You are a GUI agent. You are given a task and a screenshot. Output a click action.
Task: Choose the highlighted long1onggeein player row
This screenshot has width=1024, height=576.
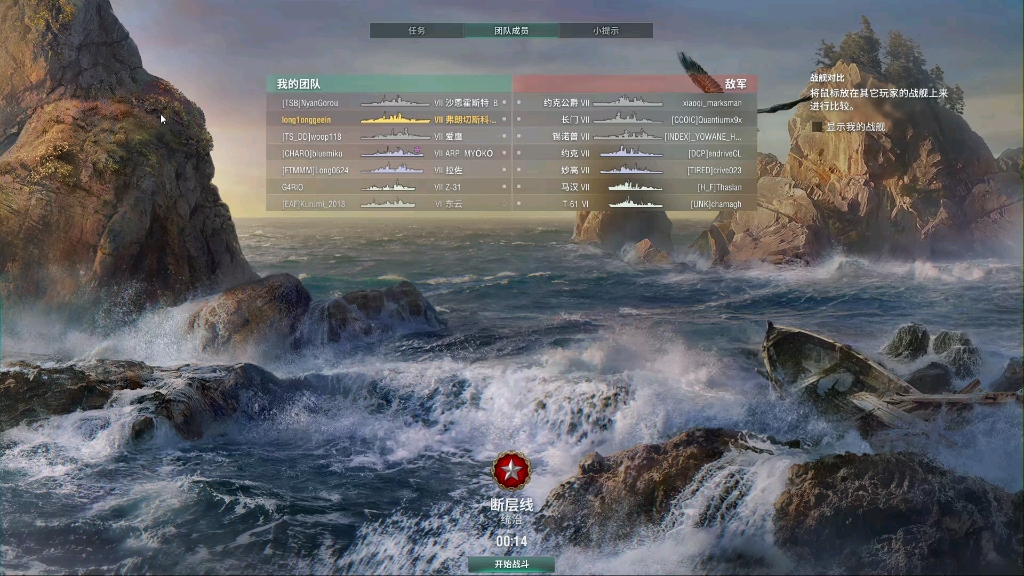click(389, 119)
